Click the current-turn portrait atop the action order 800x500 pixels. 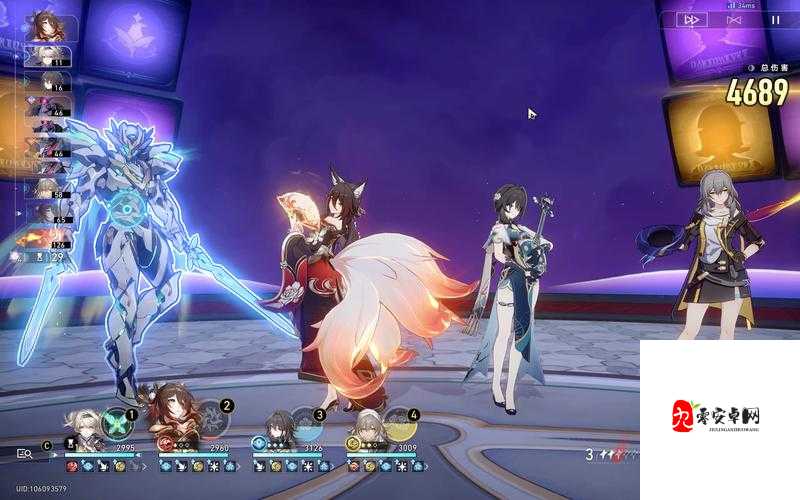click(44, 24)
